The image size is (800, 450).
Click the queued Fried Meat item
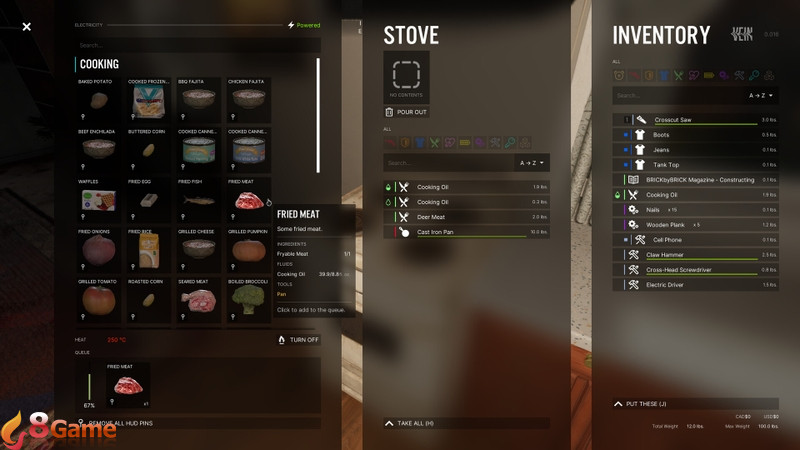[127, 386]
